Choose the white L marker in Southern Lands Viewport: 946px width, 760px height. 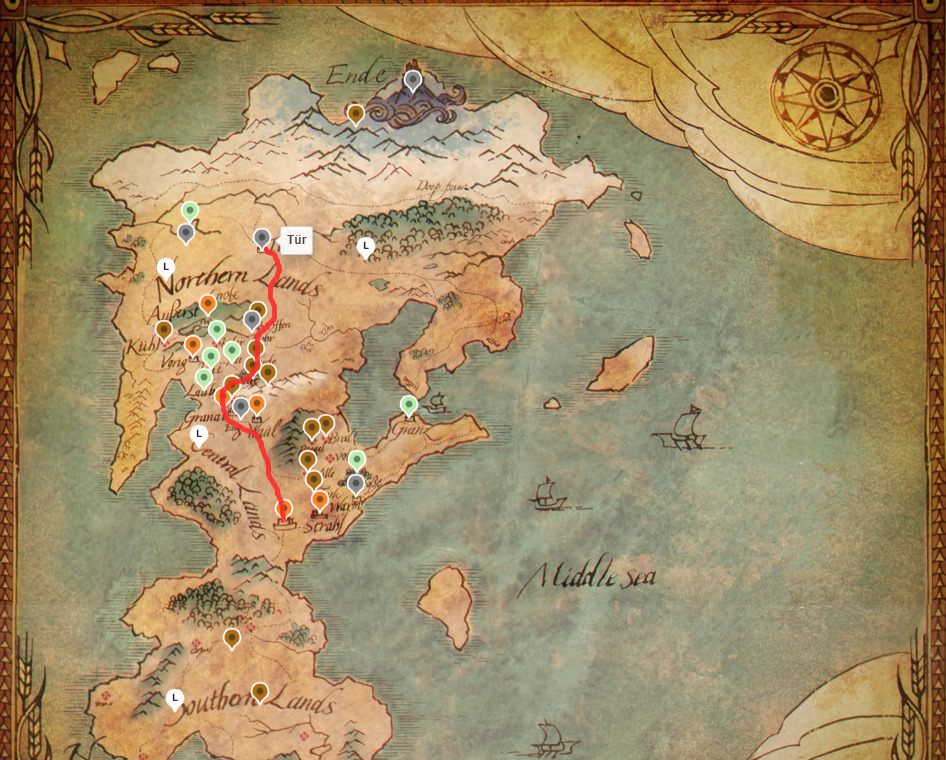pos(175,698)
